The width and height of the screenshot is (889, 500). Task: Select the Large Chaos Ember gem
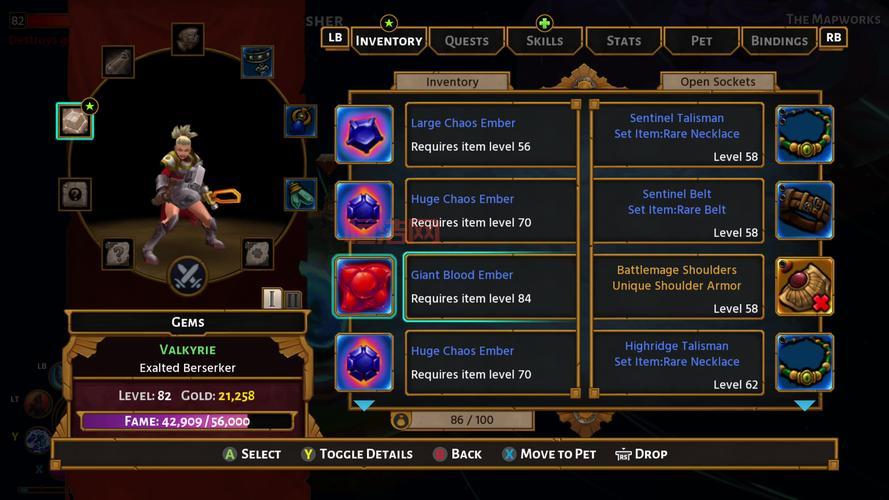pos(490,135)
